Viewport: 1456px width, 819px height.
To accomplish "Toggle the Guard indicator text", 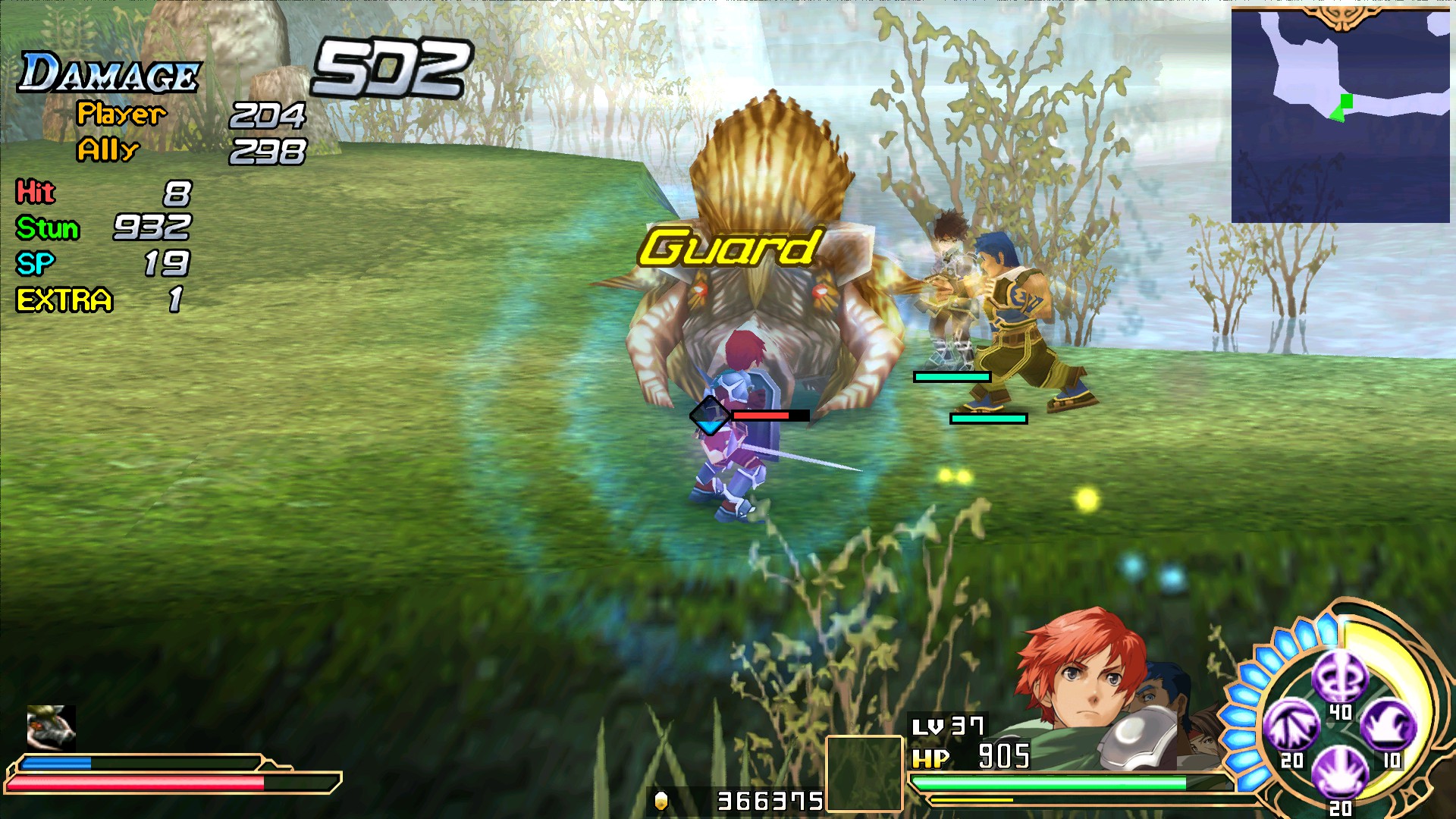I will coord(730,246).
